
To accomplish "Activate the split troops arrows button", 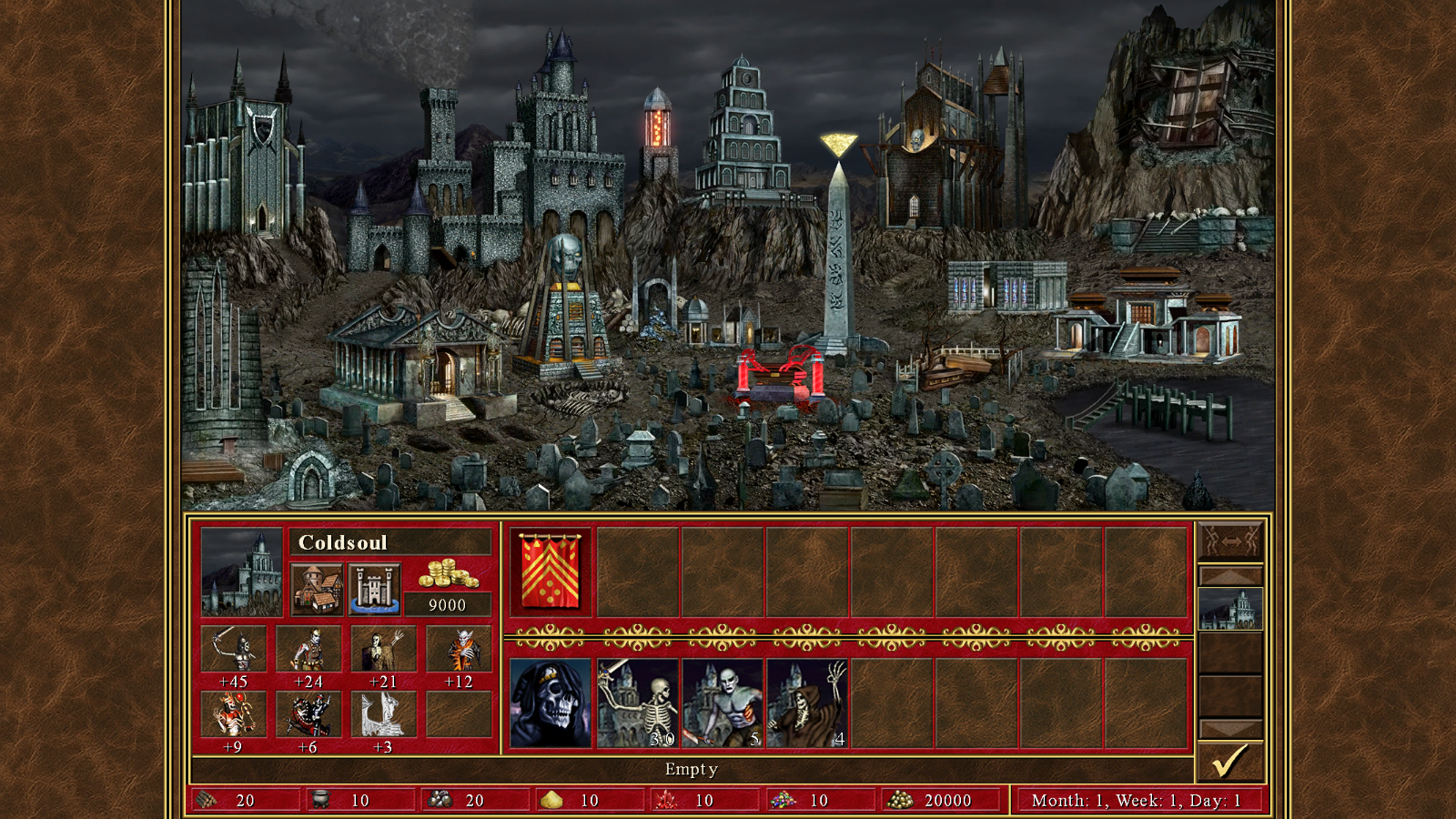I will [1230, 541].
